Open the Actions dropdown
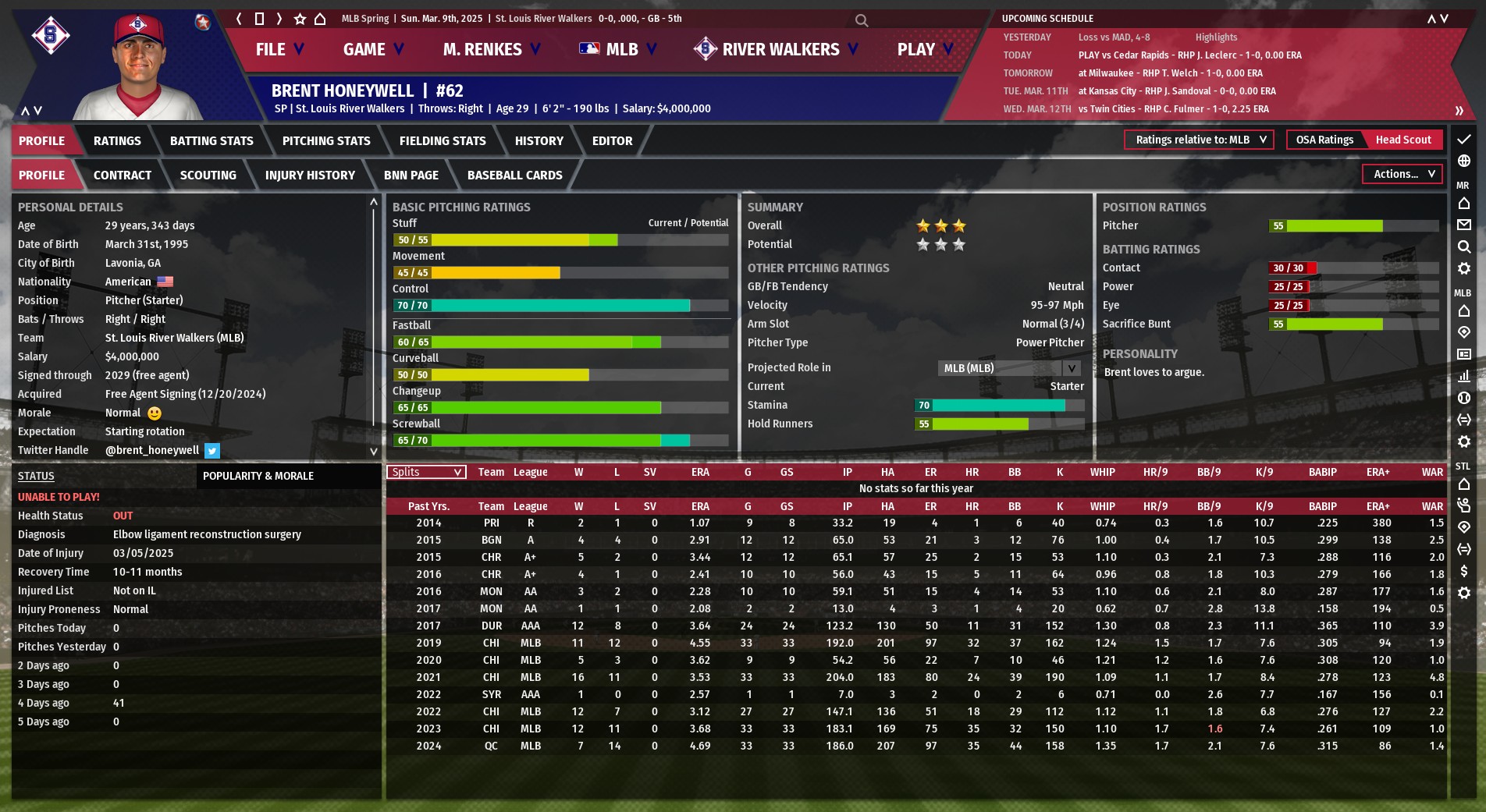 pos(1402,174)
